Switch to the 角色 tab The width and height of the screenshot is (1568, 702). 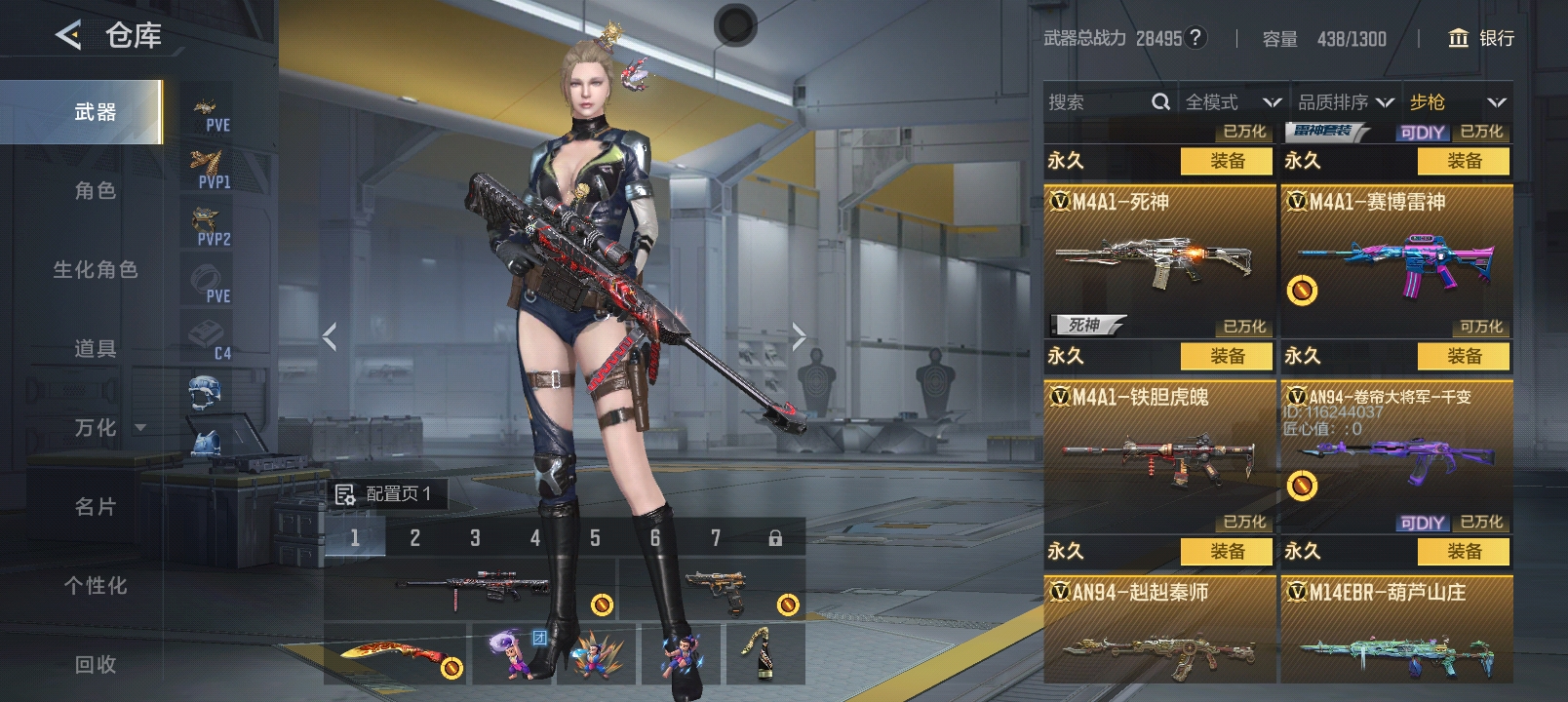pos(95,191)
